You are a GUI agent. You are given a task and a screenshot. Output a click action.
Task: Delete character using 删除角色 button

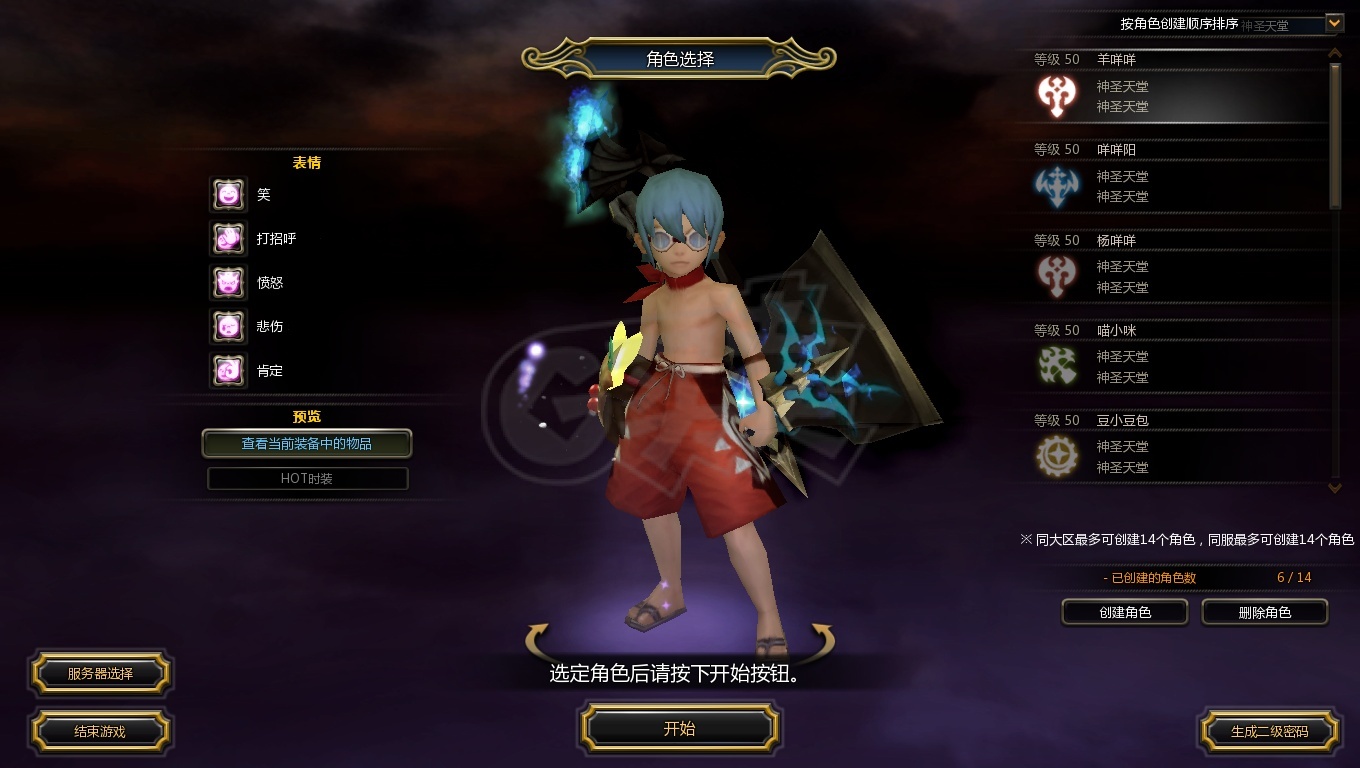pos(1265,612)
